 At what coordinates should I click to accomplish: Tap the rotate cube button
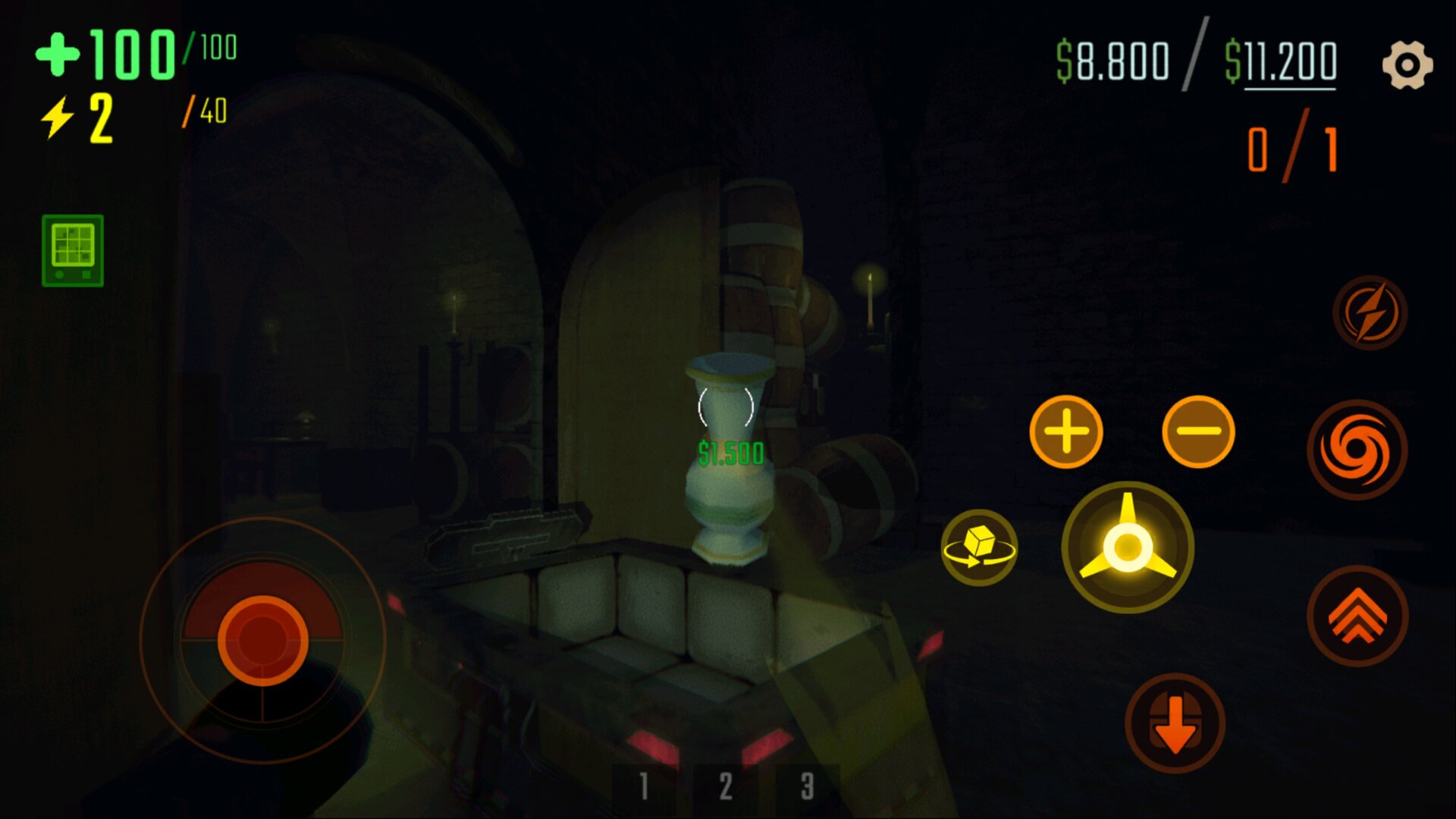(x=979, y=548)
